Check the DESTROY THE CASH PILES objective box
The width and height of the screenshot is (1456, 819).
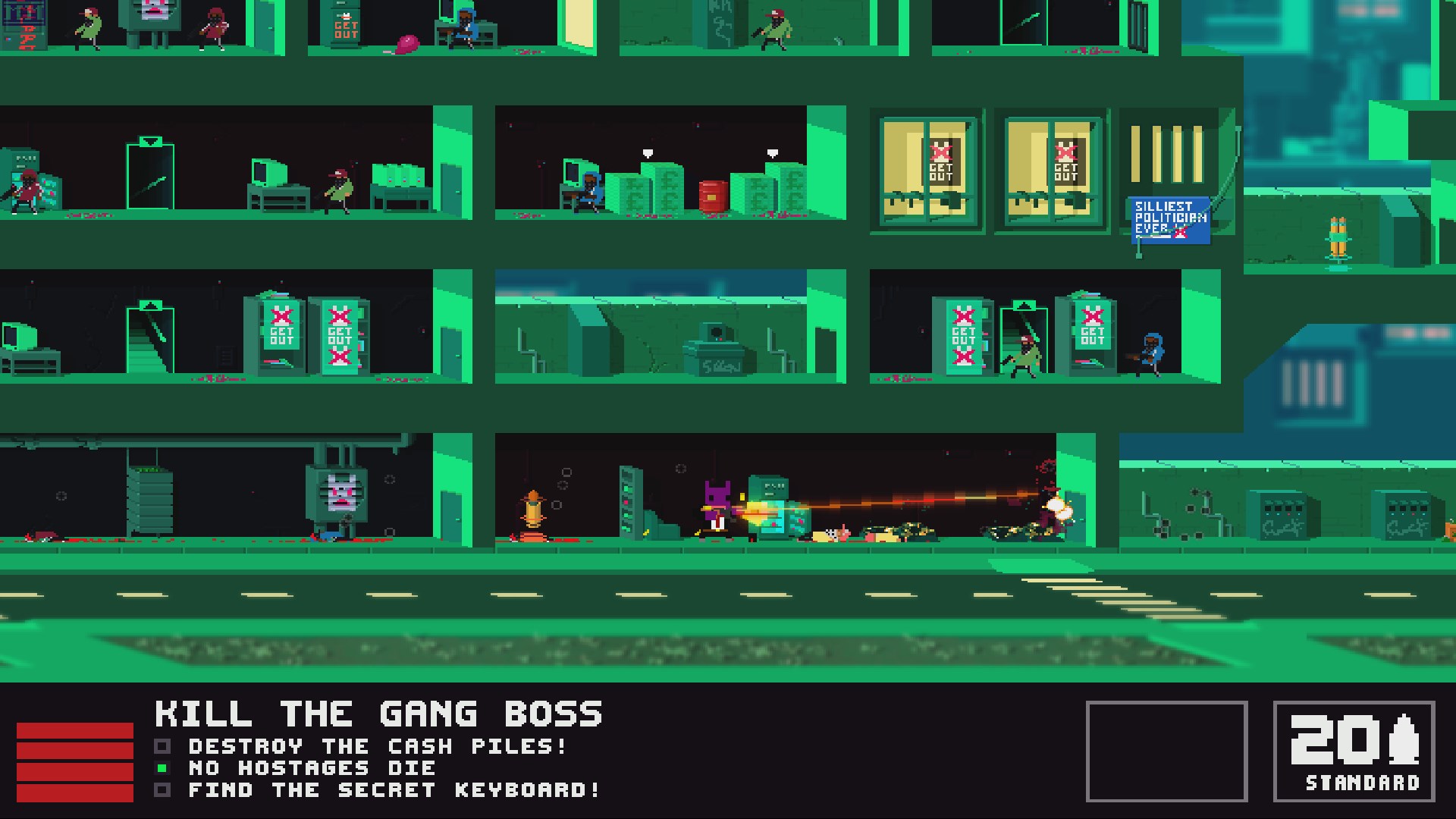click(162, 745)
